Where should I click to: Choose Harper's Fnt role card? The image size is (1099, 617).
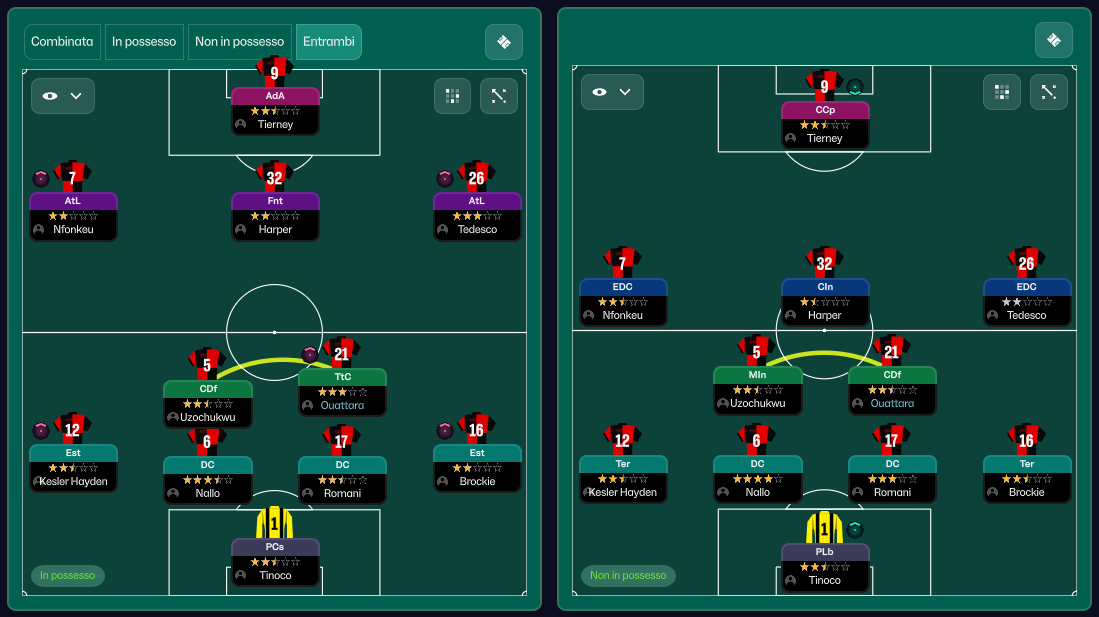coord(275,216)
